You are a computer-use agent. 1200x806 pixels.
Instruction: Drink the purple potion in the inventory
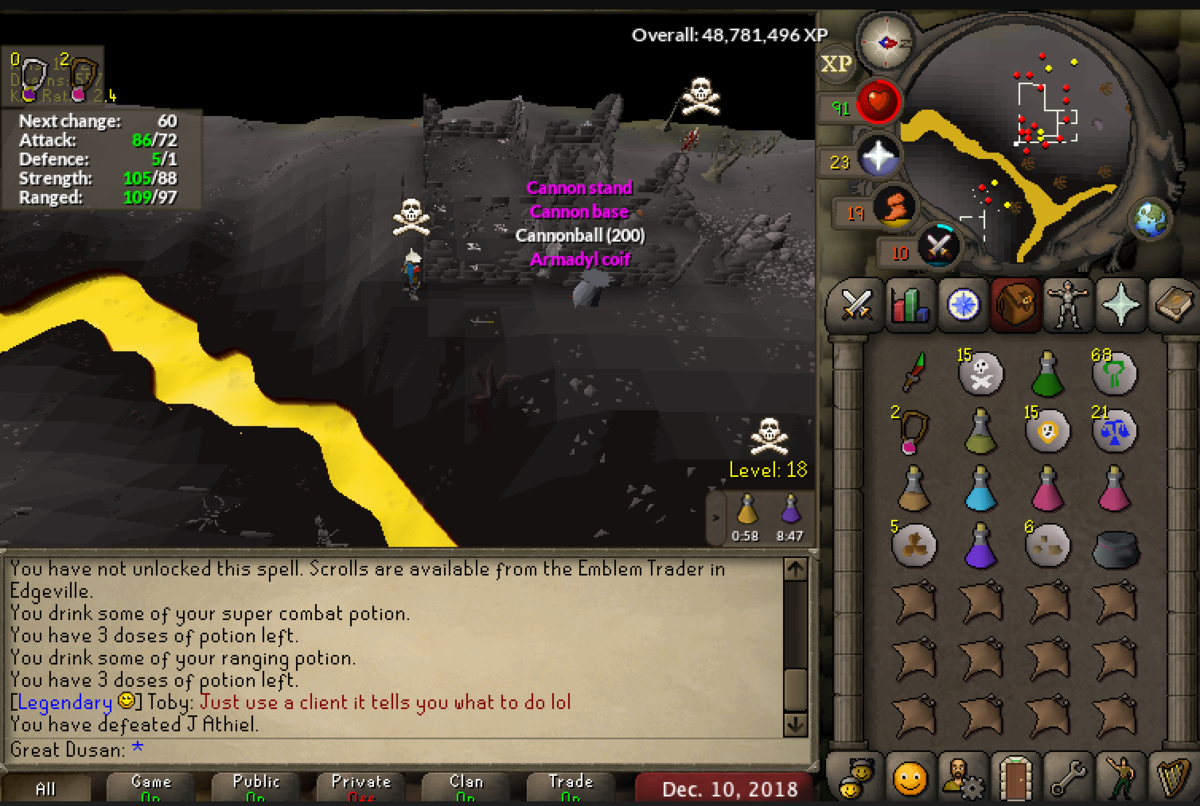pos(981,546)
